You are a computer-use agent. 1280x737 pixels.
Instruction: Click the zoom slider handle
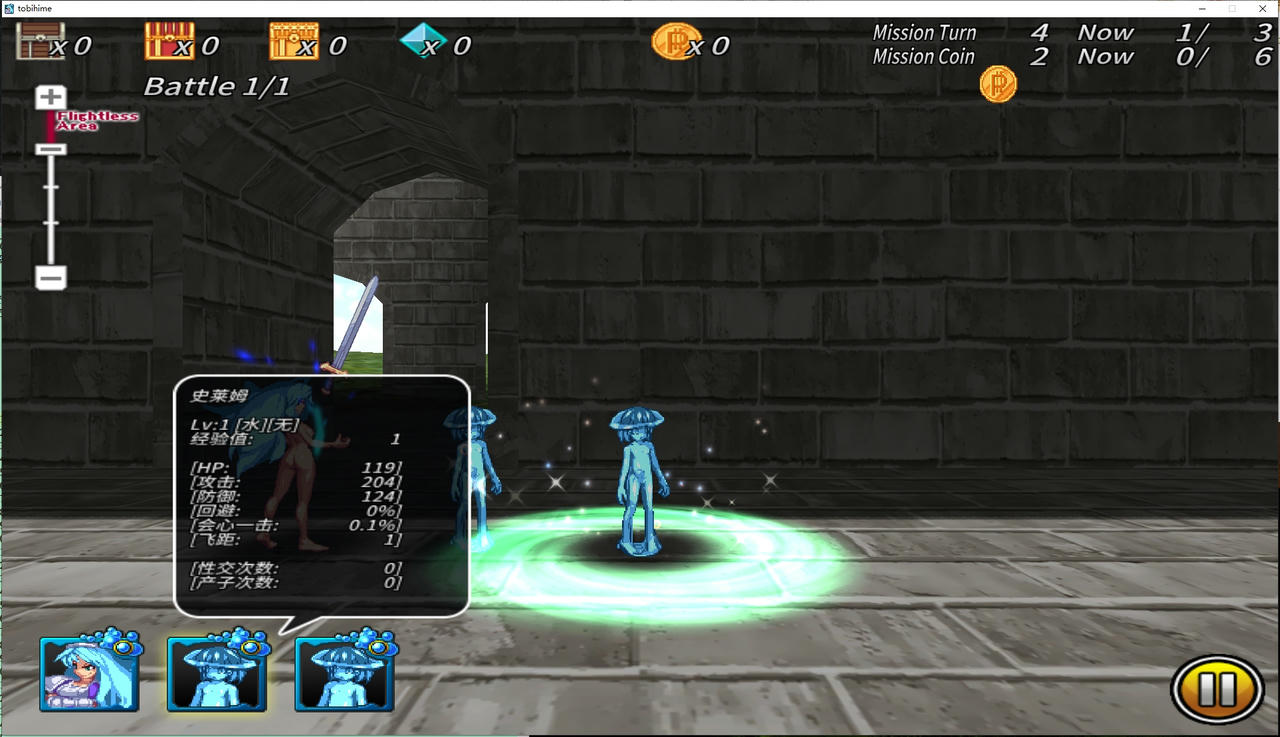pyautogui.click(x=51, y=149)
